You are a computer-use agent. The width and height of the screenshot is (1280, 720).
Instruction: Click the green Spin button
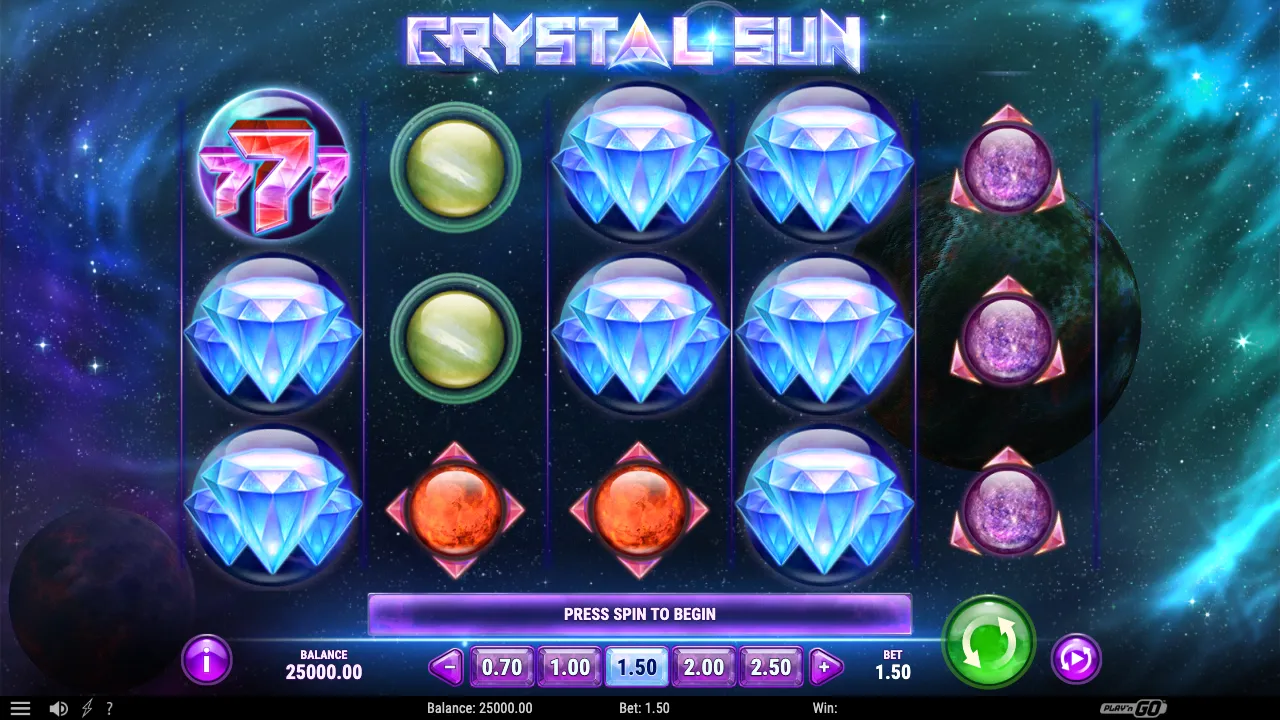988,643
